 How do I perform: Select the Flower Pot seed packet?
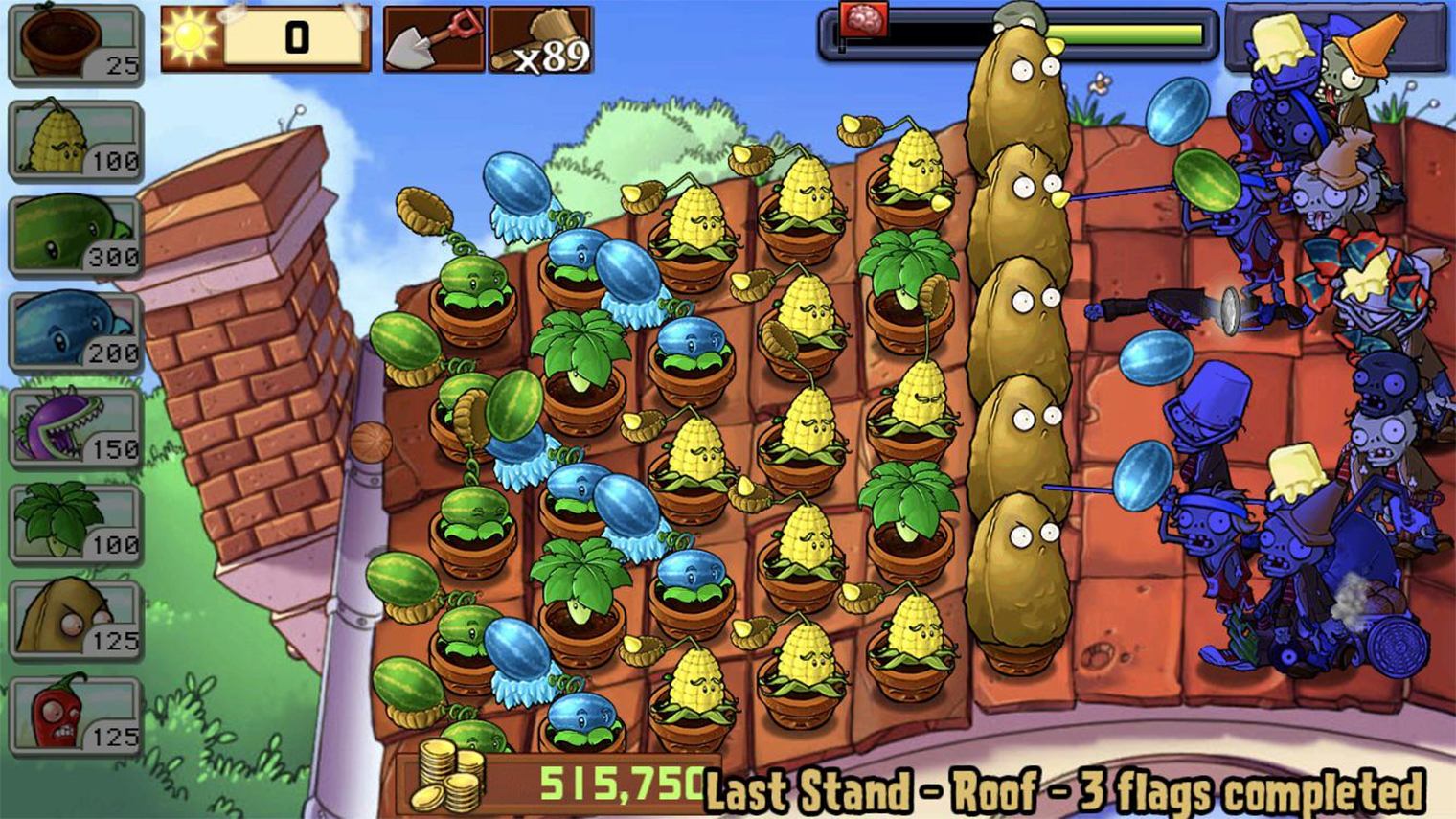(x=75, y=44)
